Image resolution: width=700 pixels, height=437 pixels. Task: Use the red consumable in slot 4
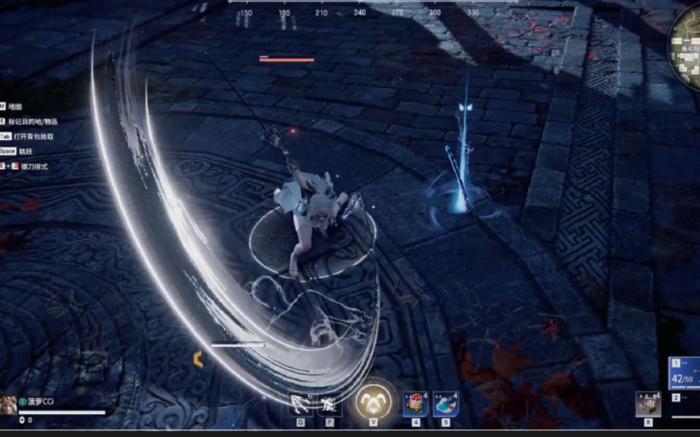415,404
